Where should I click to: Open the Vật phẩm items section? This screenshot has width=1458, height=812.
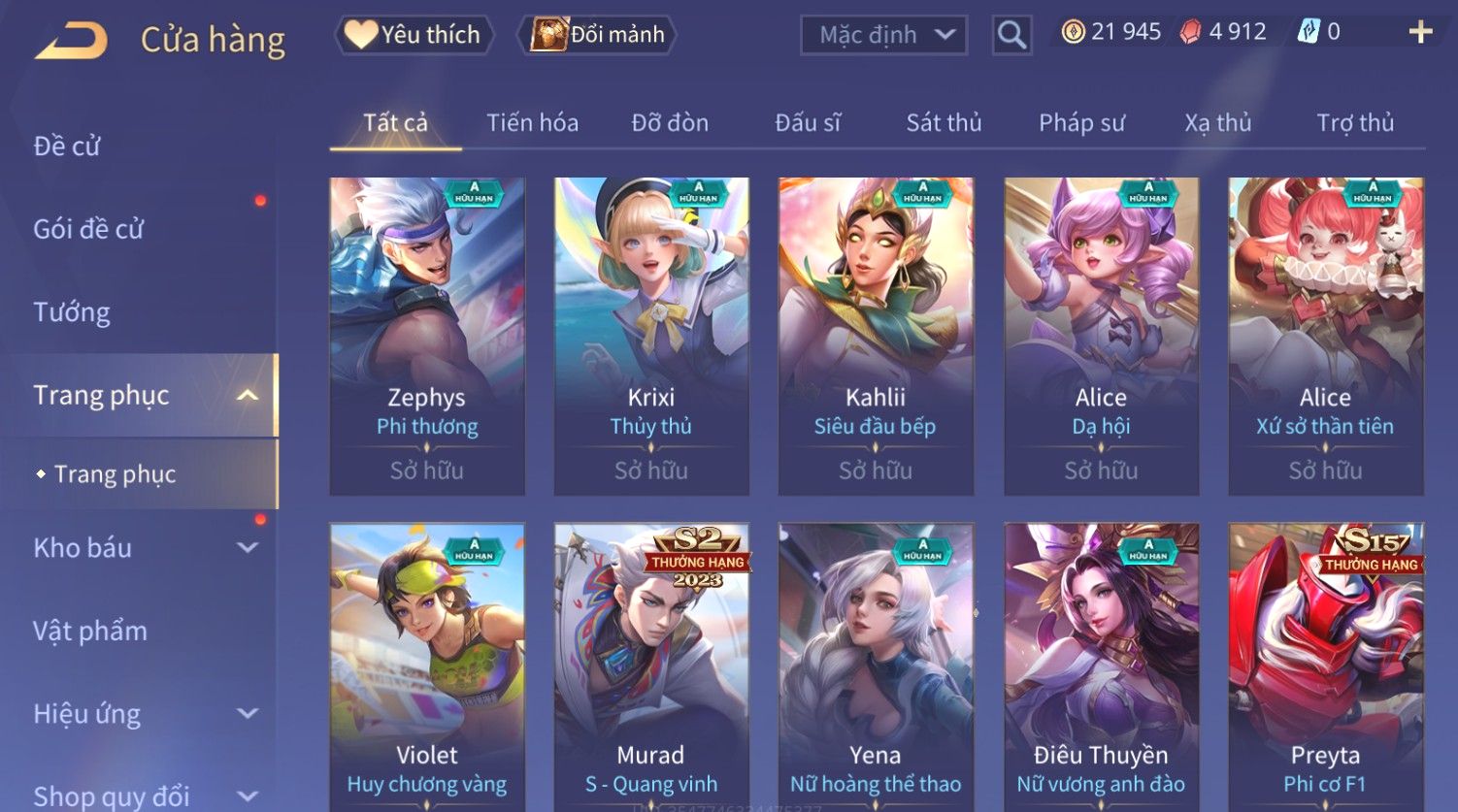point(90,632)
